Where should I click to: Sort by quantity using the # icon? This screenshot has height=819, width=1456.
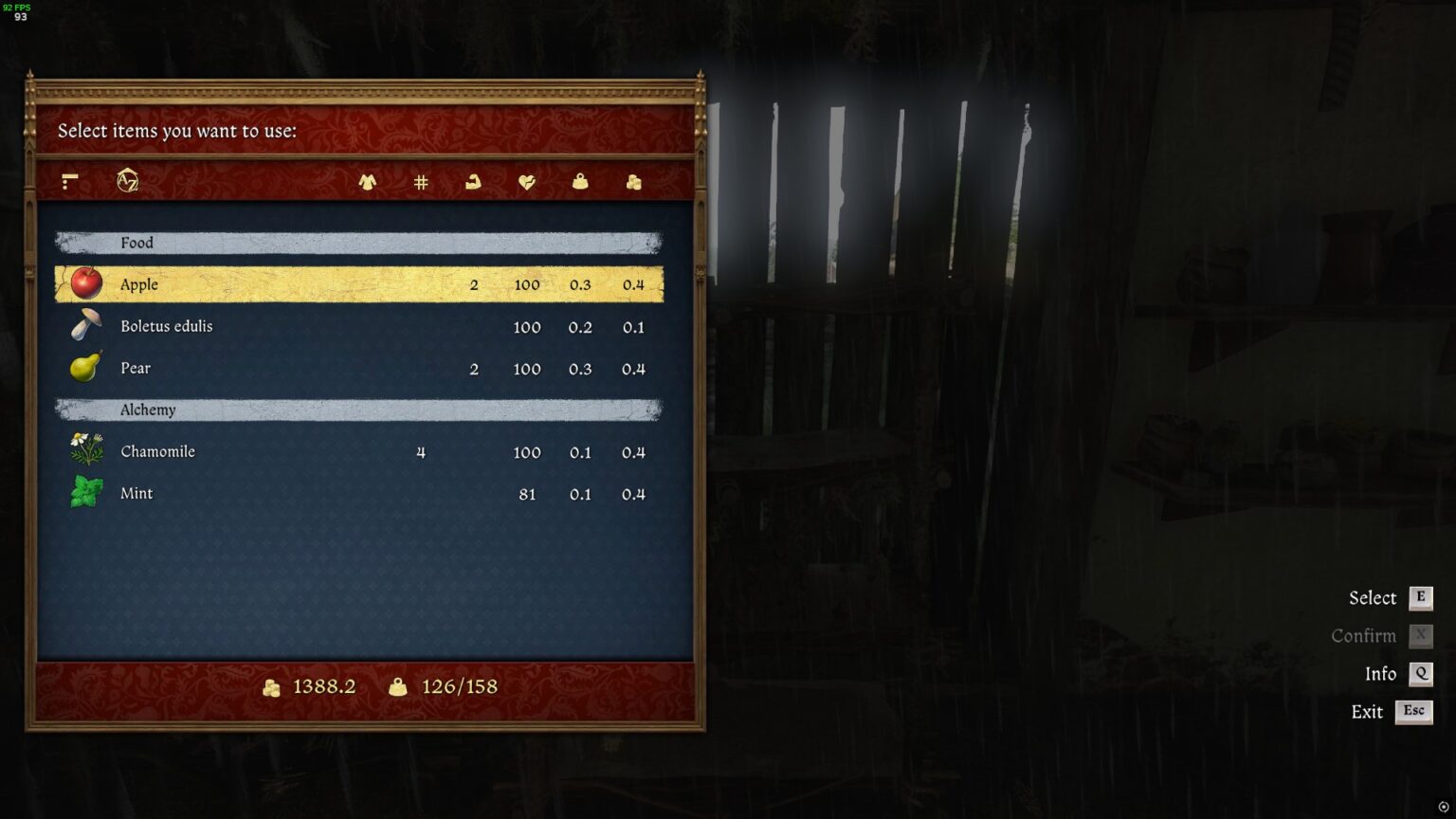click(x=420, y=182)
